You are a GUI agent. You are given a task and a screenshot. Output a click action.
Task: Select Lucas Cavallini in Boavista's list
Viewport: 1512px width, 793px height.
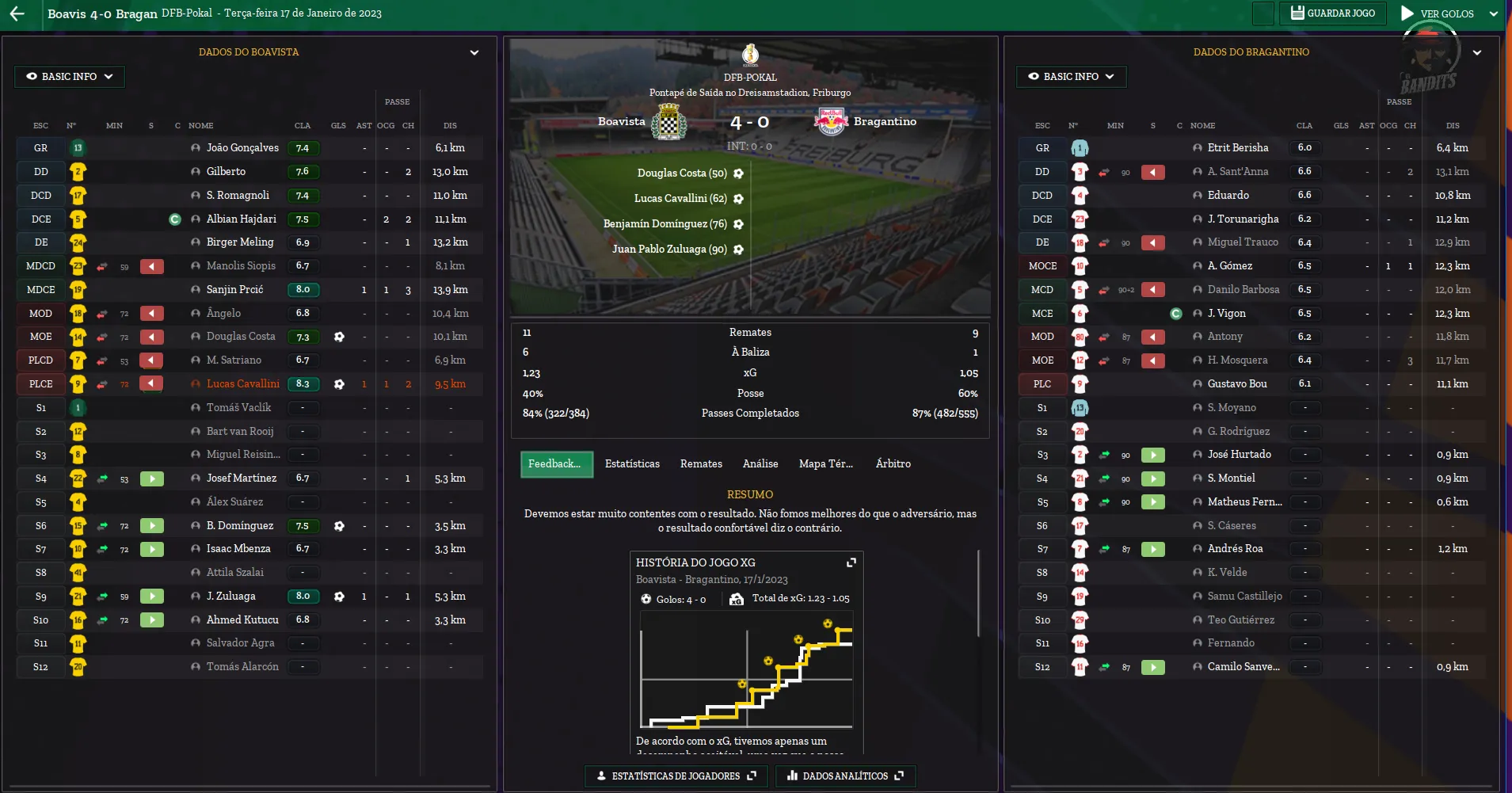tap(243, 384)
